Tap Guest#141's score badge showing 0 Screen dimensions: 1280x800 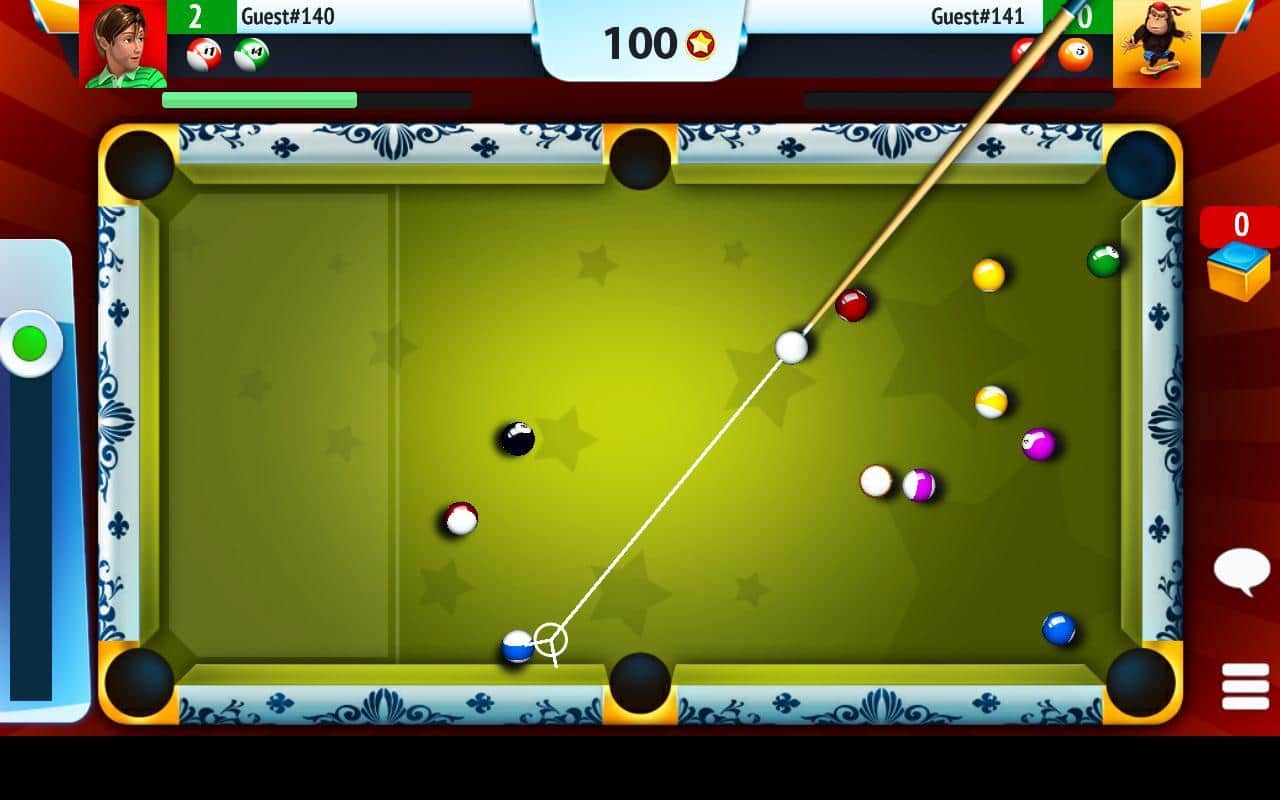[1085, 15]
